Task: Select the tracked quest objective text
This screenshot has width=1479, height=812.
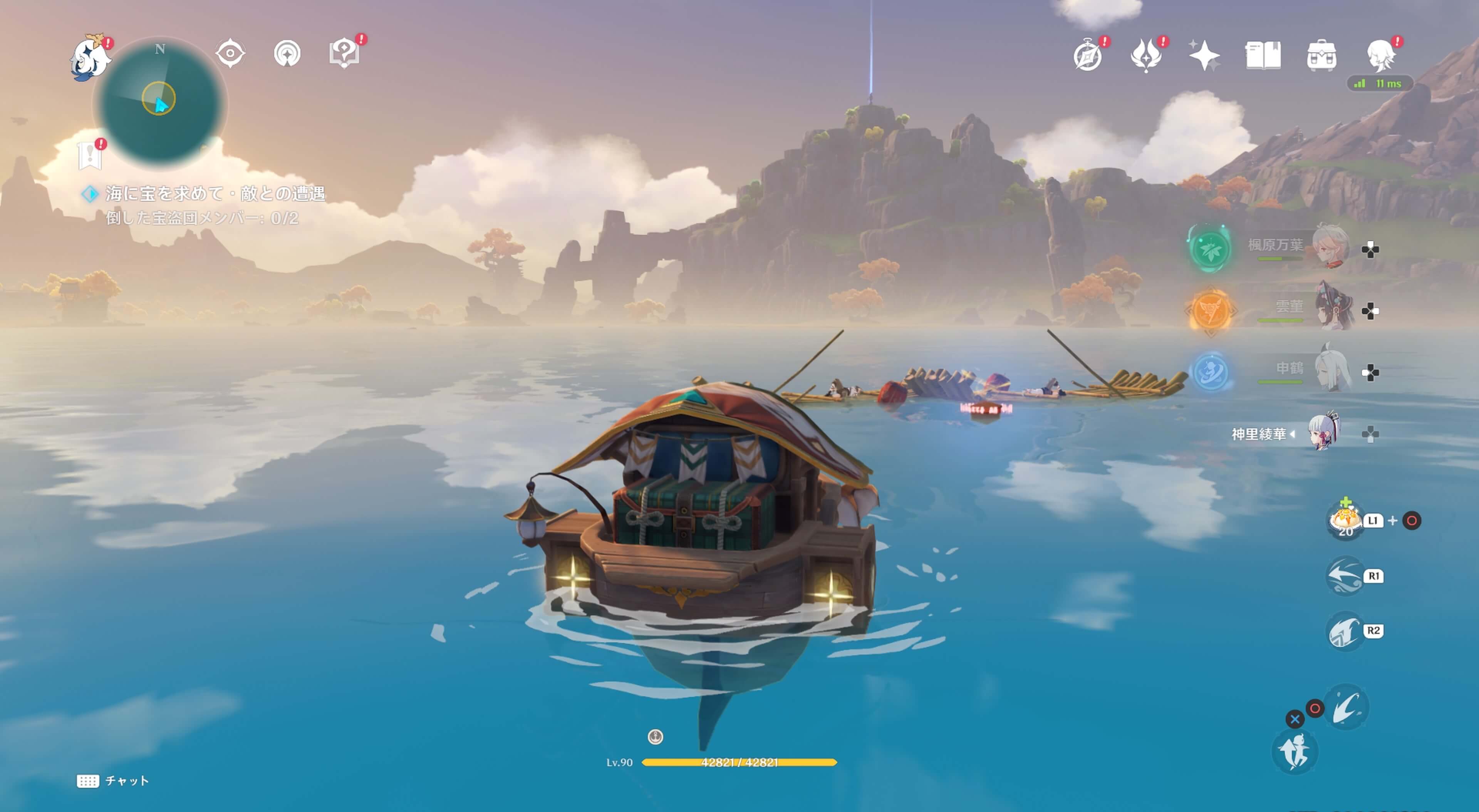Action: (x=215, y=194)
